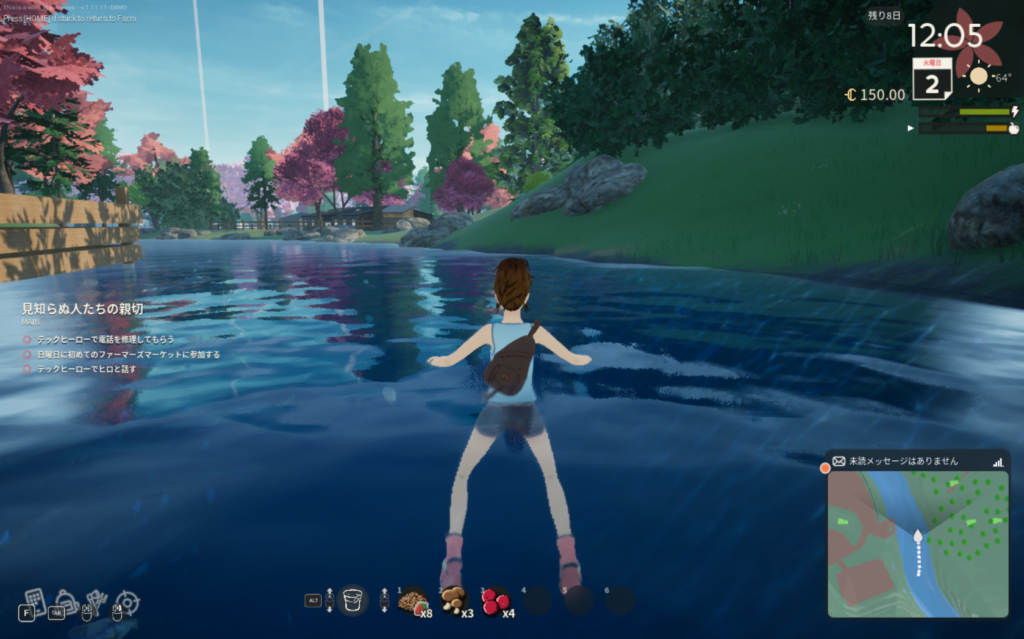Pick the red berries hotbar slot

[494, 600]
